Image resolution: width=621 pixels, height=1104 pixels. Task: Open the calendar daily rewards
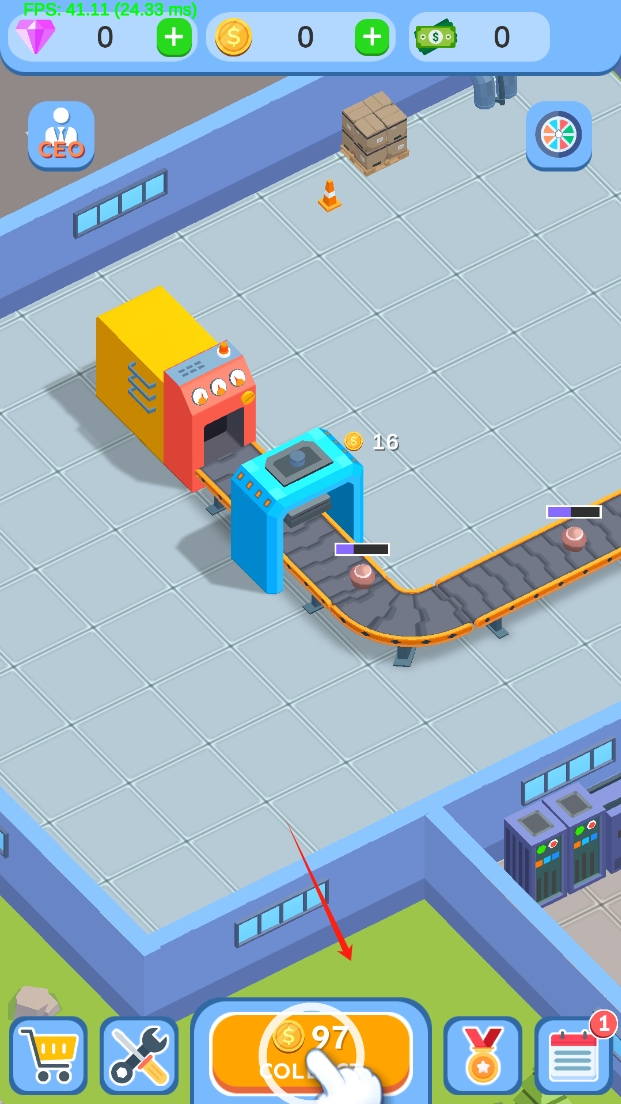573,1055
